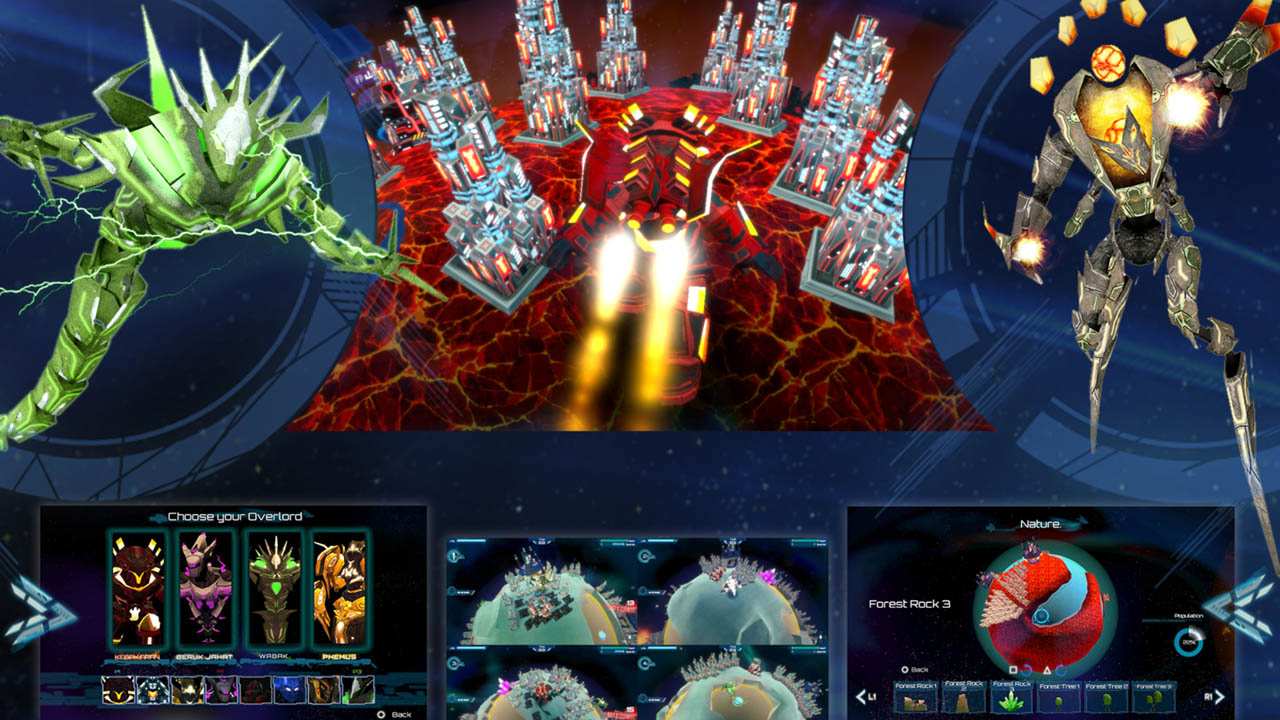Click Back in the Nature panel
The width and height of the screenshot is (1280, 720).
(920, 669)
